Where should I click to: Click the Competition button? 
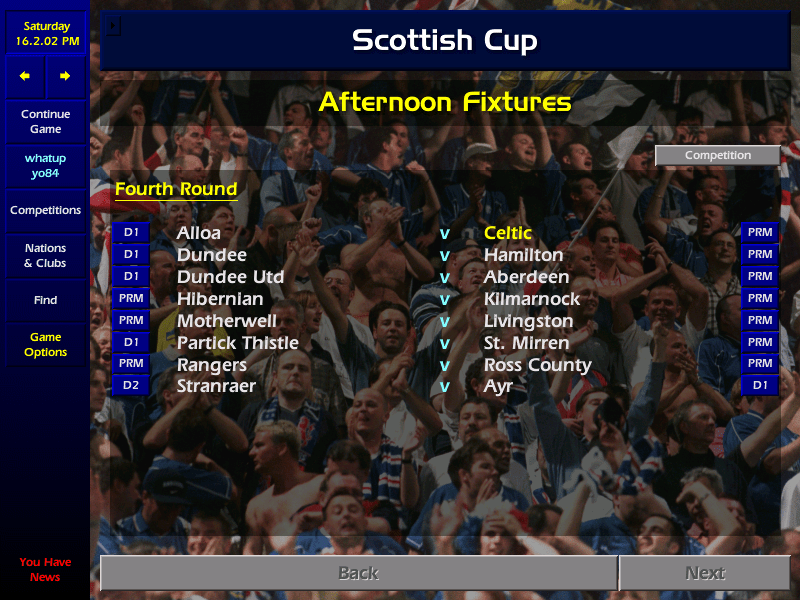pos(717,155)
